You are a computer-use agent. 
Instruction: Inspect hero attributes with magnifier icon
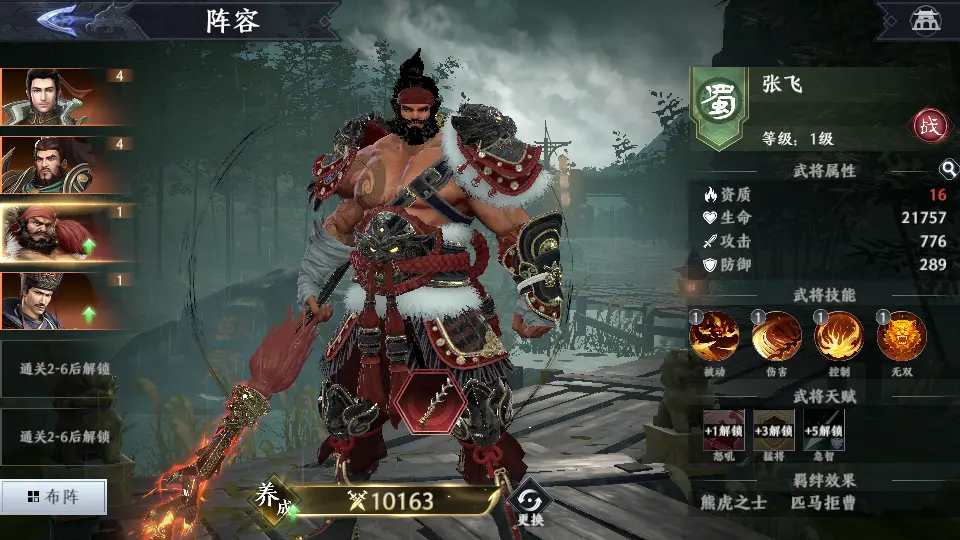(948, 170)
